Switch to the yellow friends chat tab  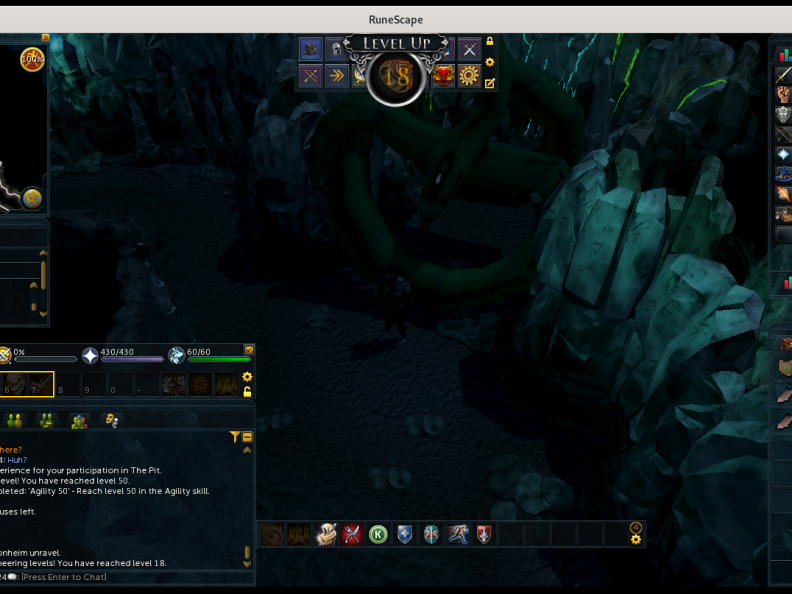[15, 420]
